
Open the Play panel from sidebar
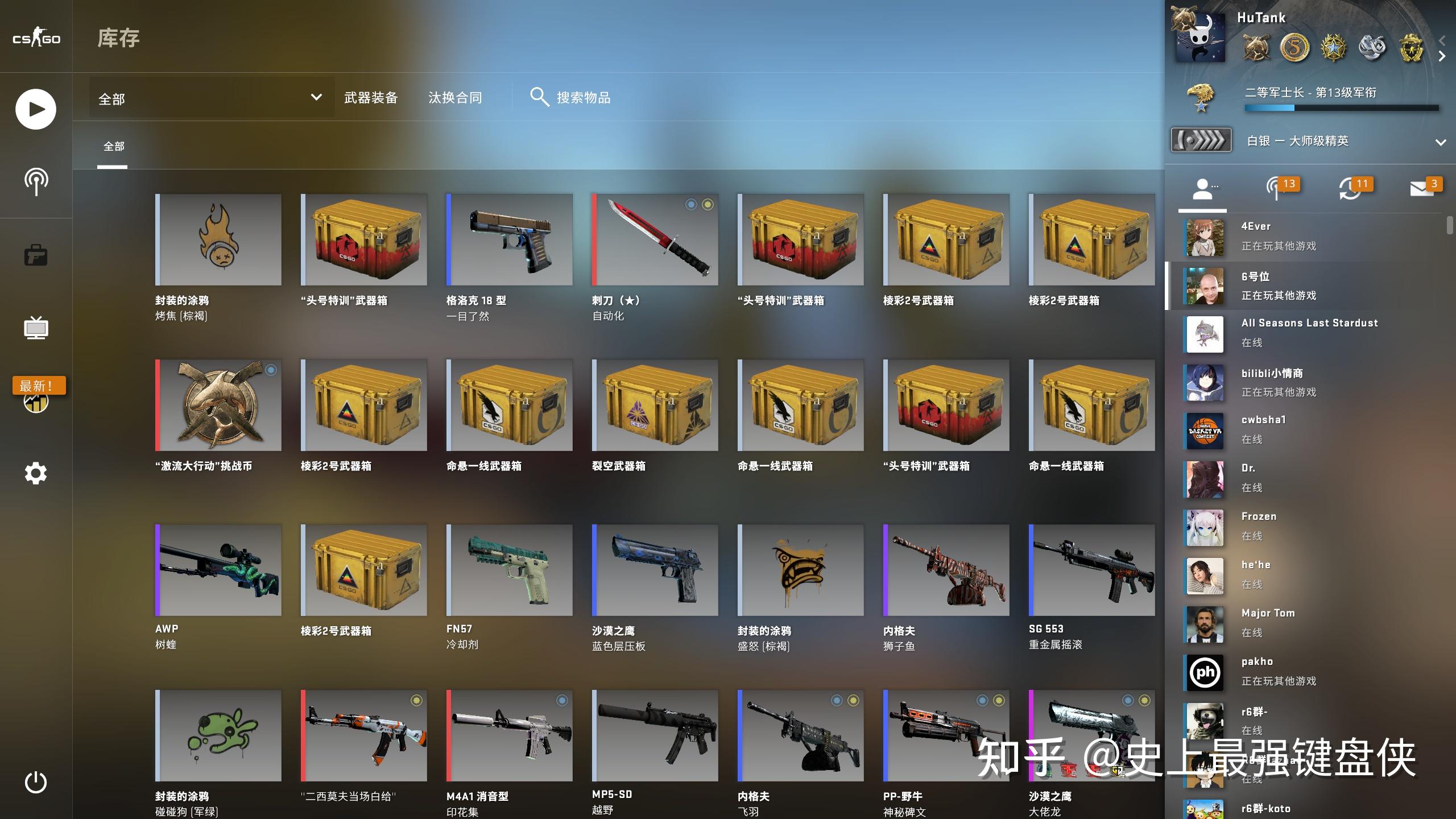point(35,109)
